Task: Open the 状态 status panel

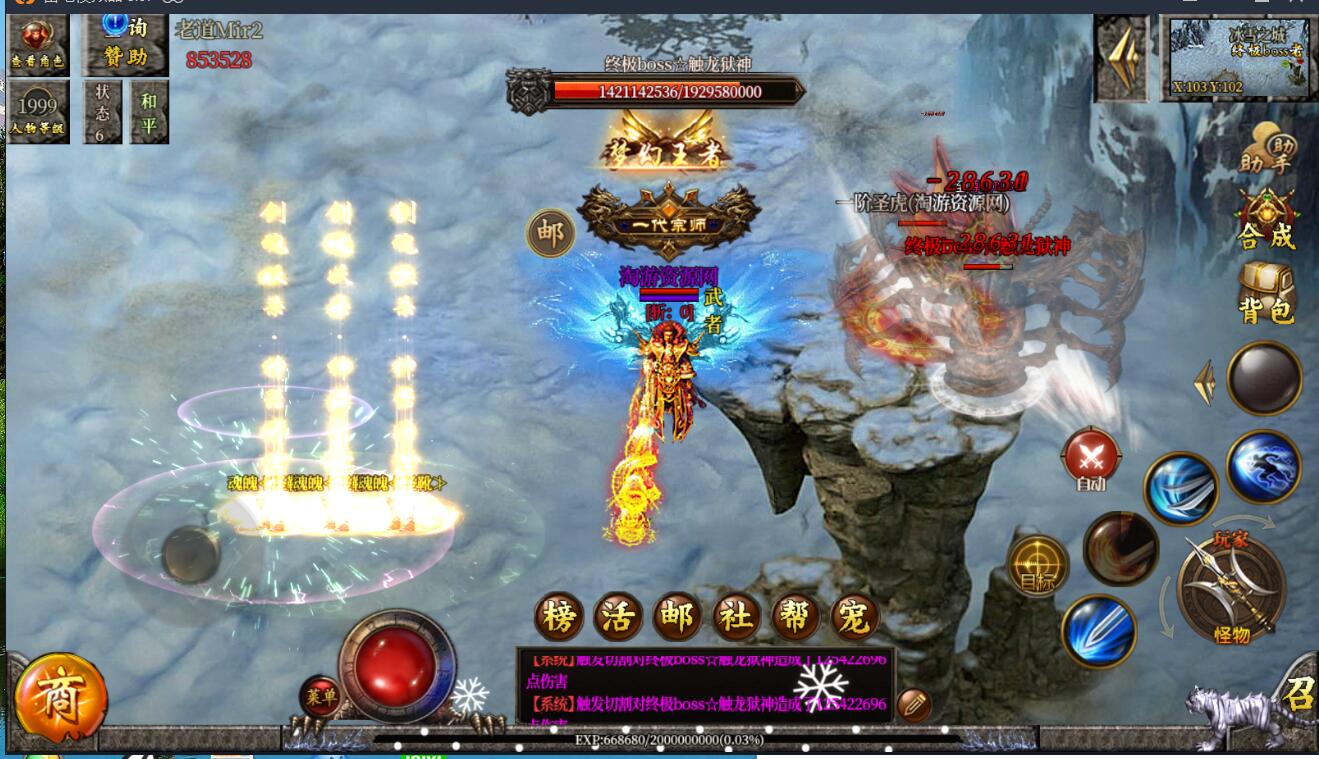Action: [102, 111]
